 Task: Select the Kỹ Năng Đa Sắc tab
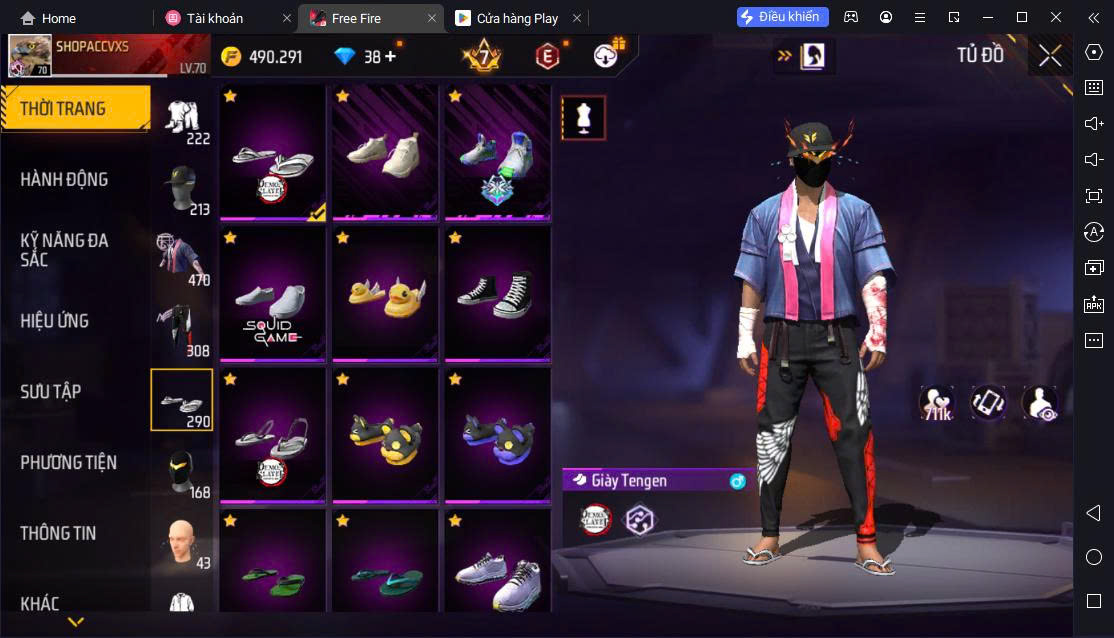[65, 250]
